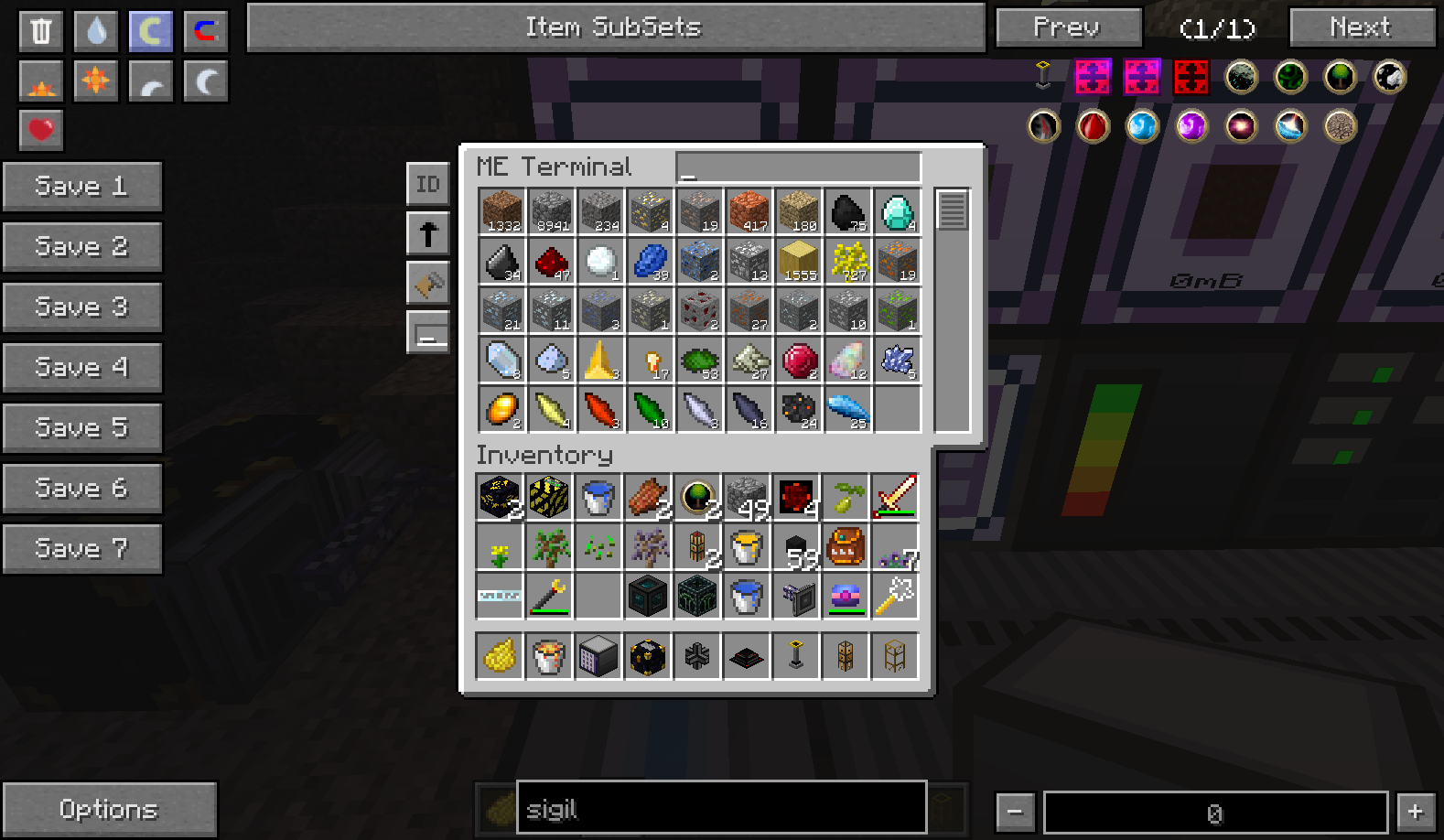Viewport: 1444px width, 840px height.
Task: Toggle the magnet mode icon
Action: click(206, 31)
